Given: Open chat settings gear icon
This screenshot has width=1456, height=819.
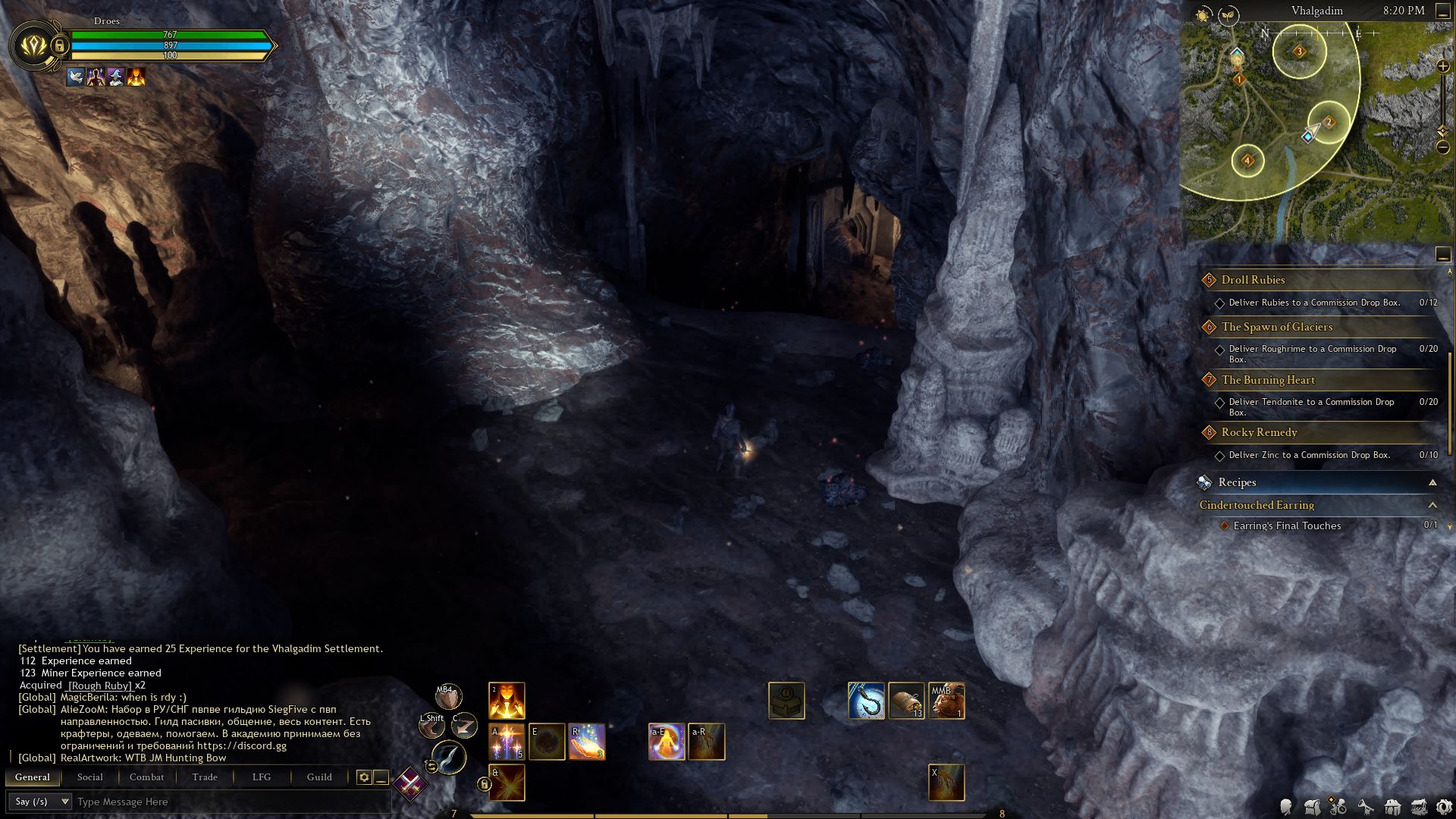Looking at the screenshot, I should [364, 777].
